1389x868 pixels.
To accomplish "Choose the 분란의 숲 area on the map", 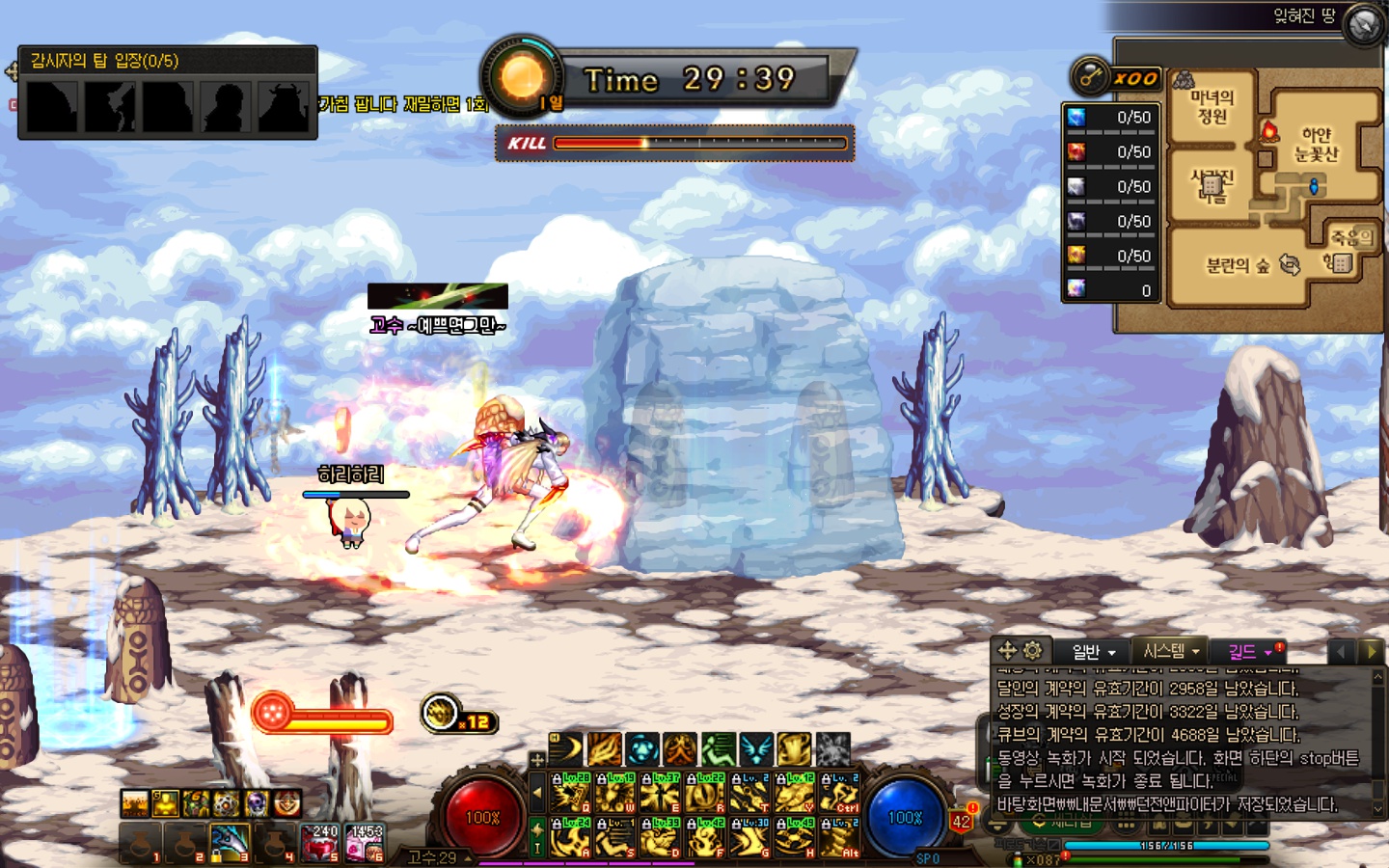I will coord(1237,266).
